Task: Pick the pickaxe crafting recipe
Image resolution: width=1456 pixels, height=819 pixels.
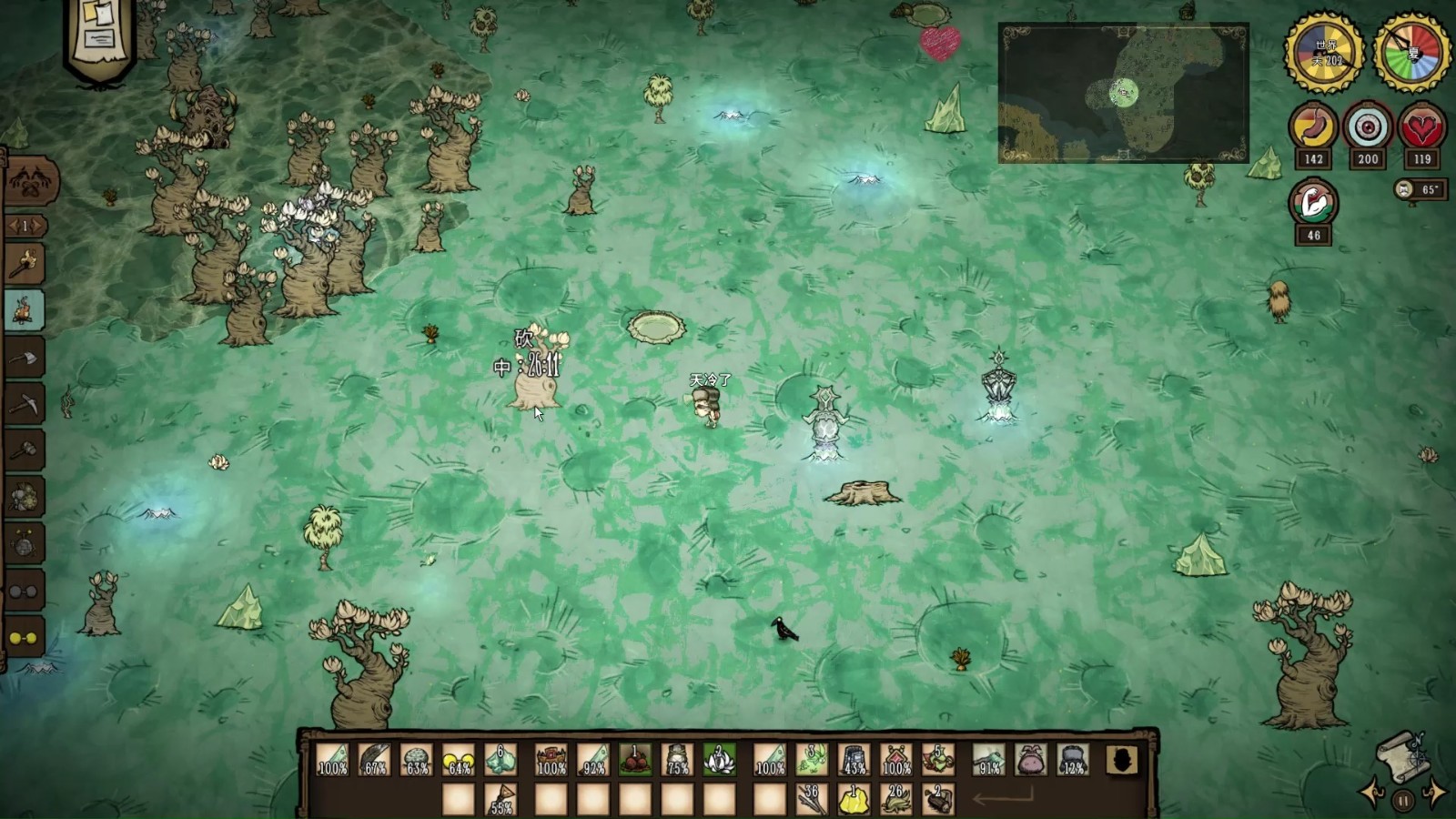Action: point(25,404)
